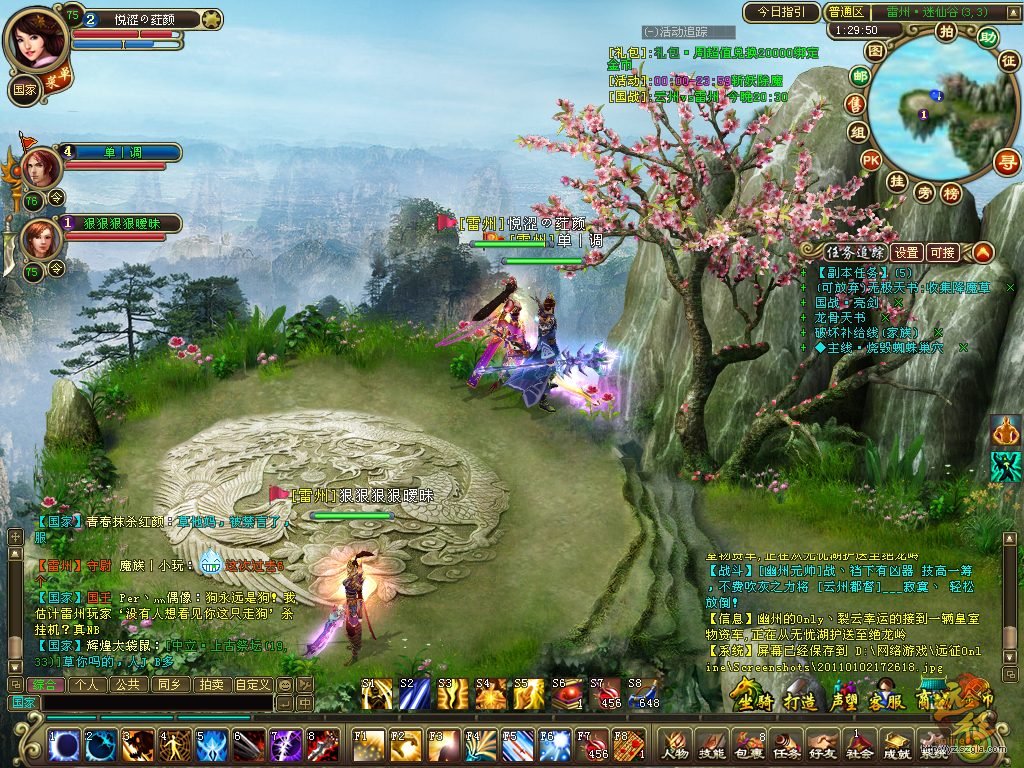Open the 技能 skills panel
Screen dimensions: 1024x768
(711, 744)
